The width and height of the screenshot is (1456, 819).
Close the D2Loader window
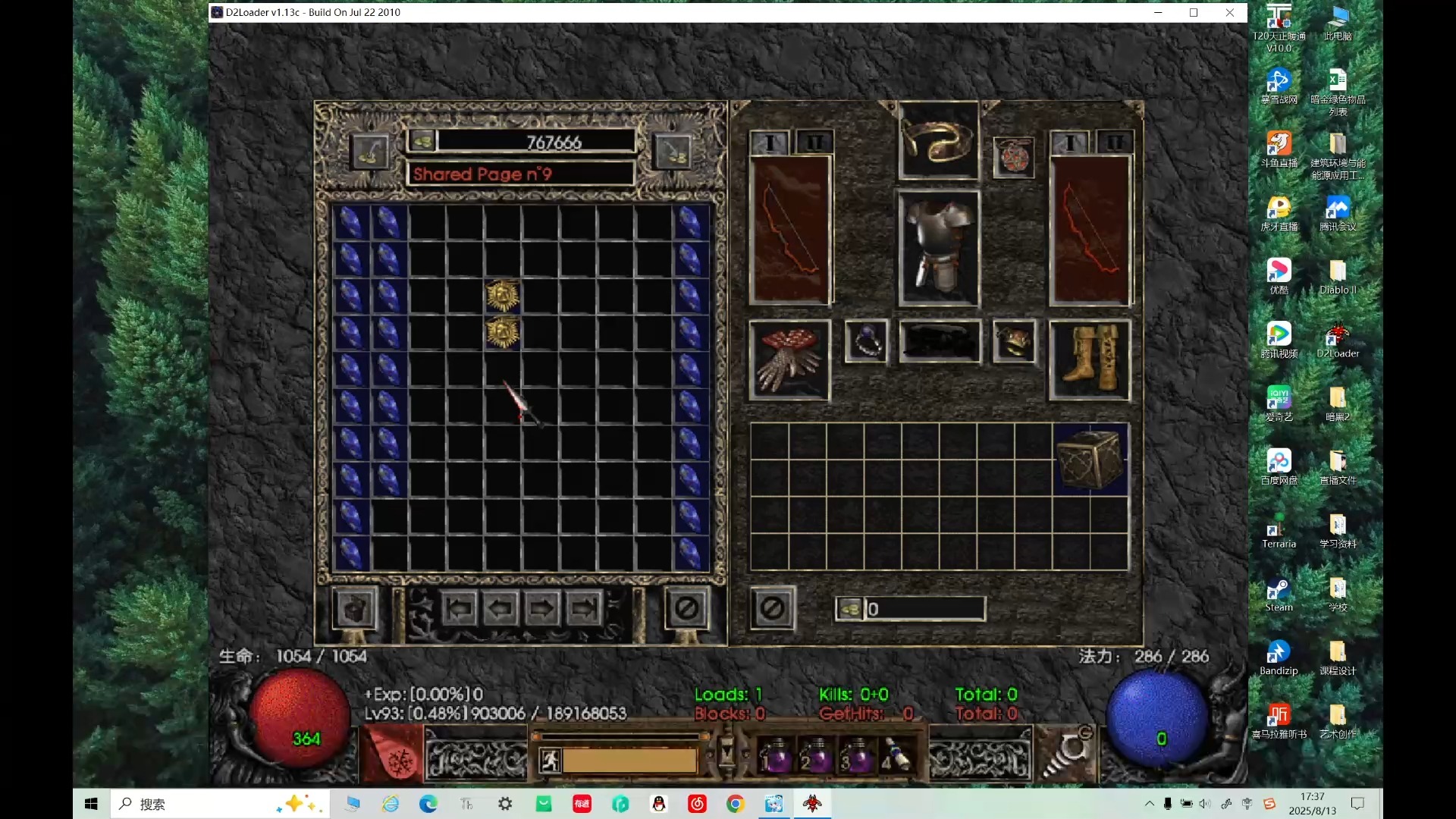(1229, 12)
